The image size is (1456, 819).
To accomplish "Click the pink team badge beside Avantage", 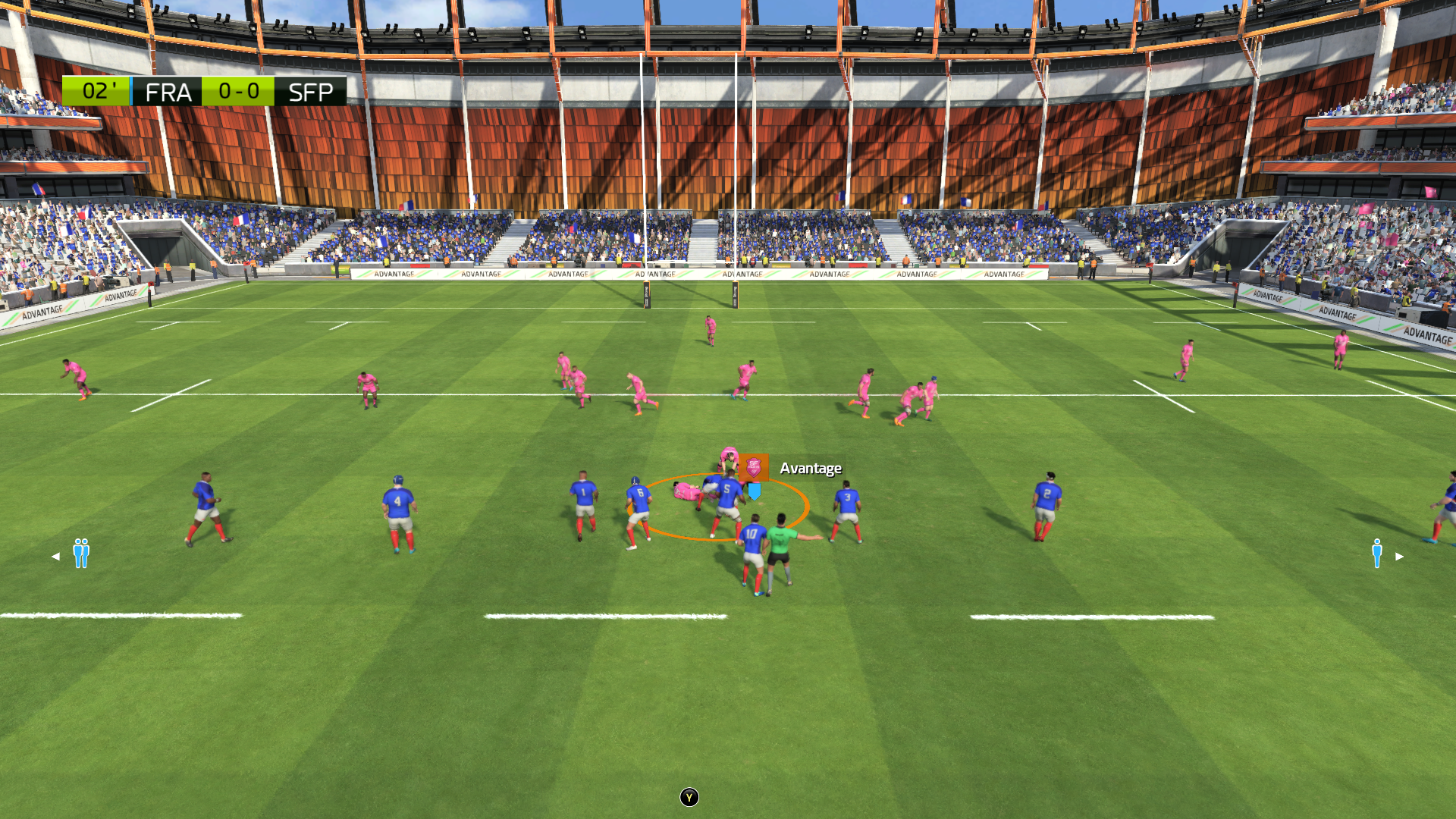I will (753, 467).
